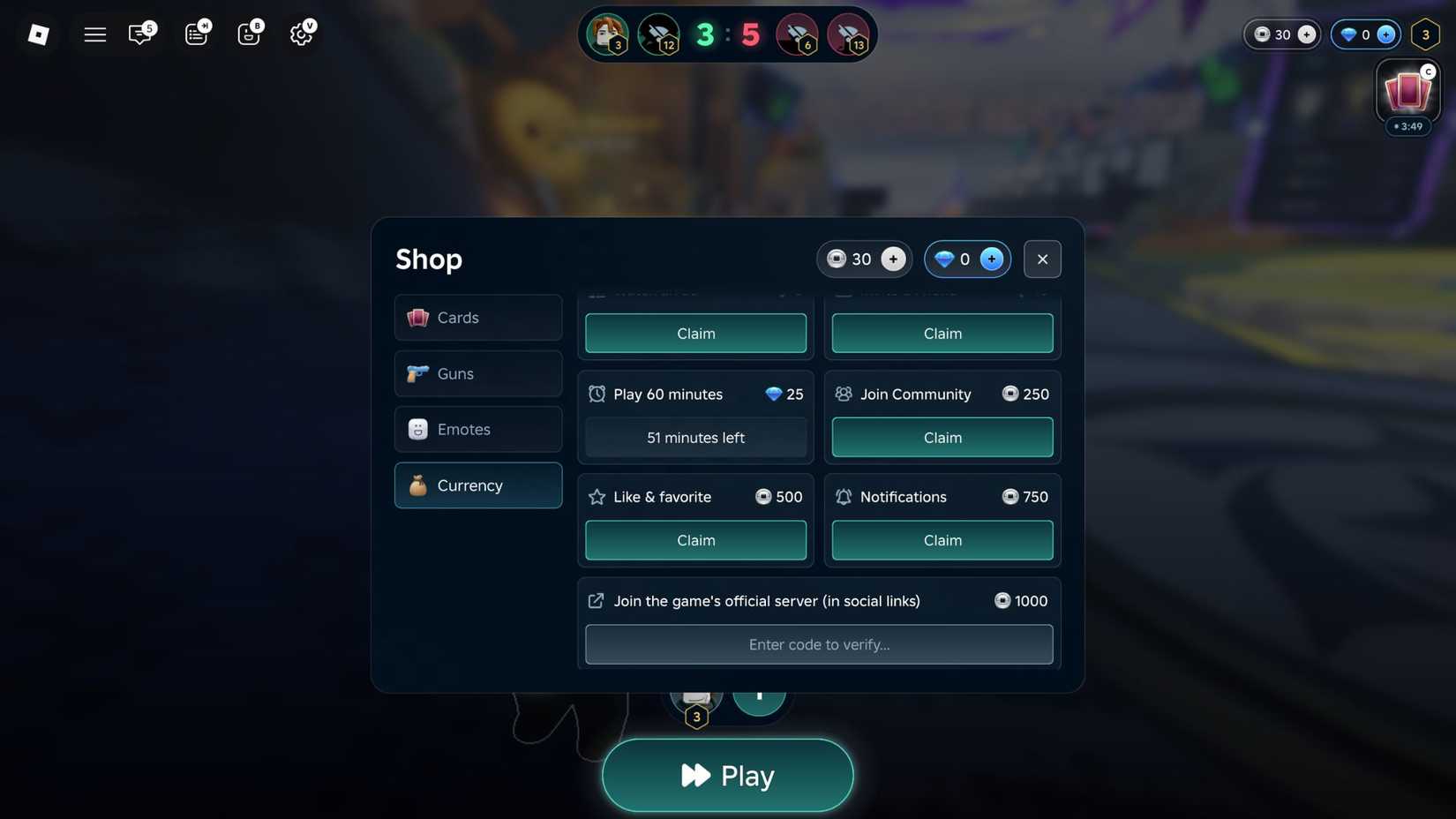Open the Roblox menu icon top-left

[x=38, y=34]
